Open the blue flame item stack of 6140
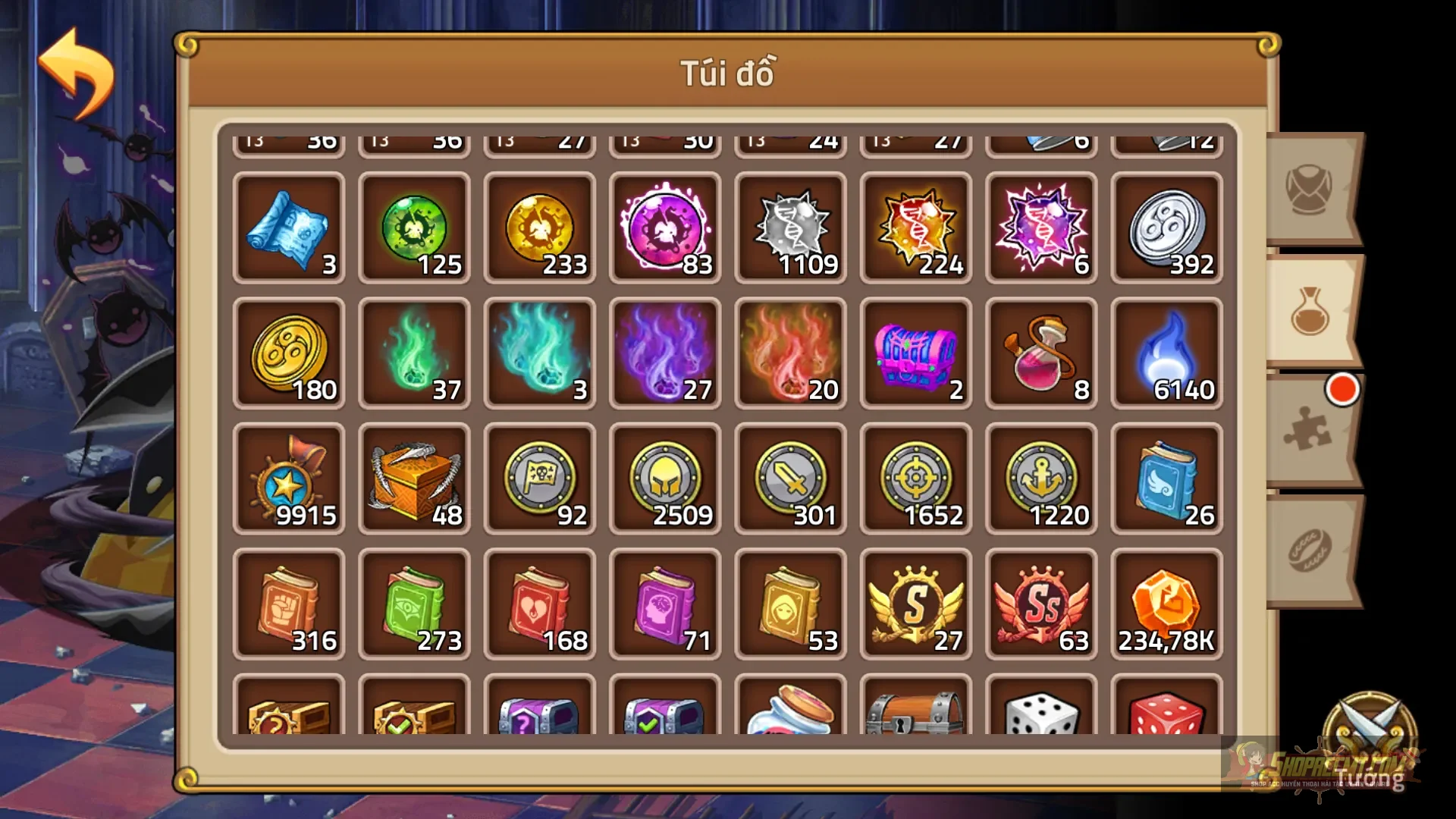Image resolution: width=1456 pixels, height=819 pixels. point(1166,353)
